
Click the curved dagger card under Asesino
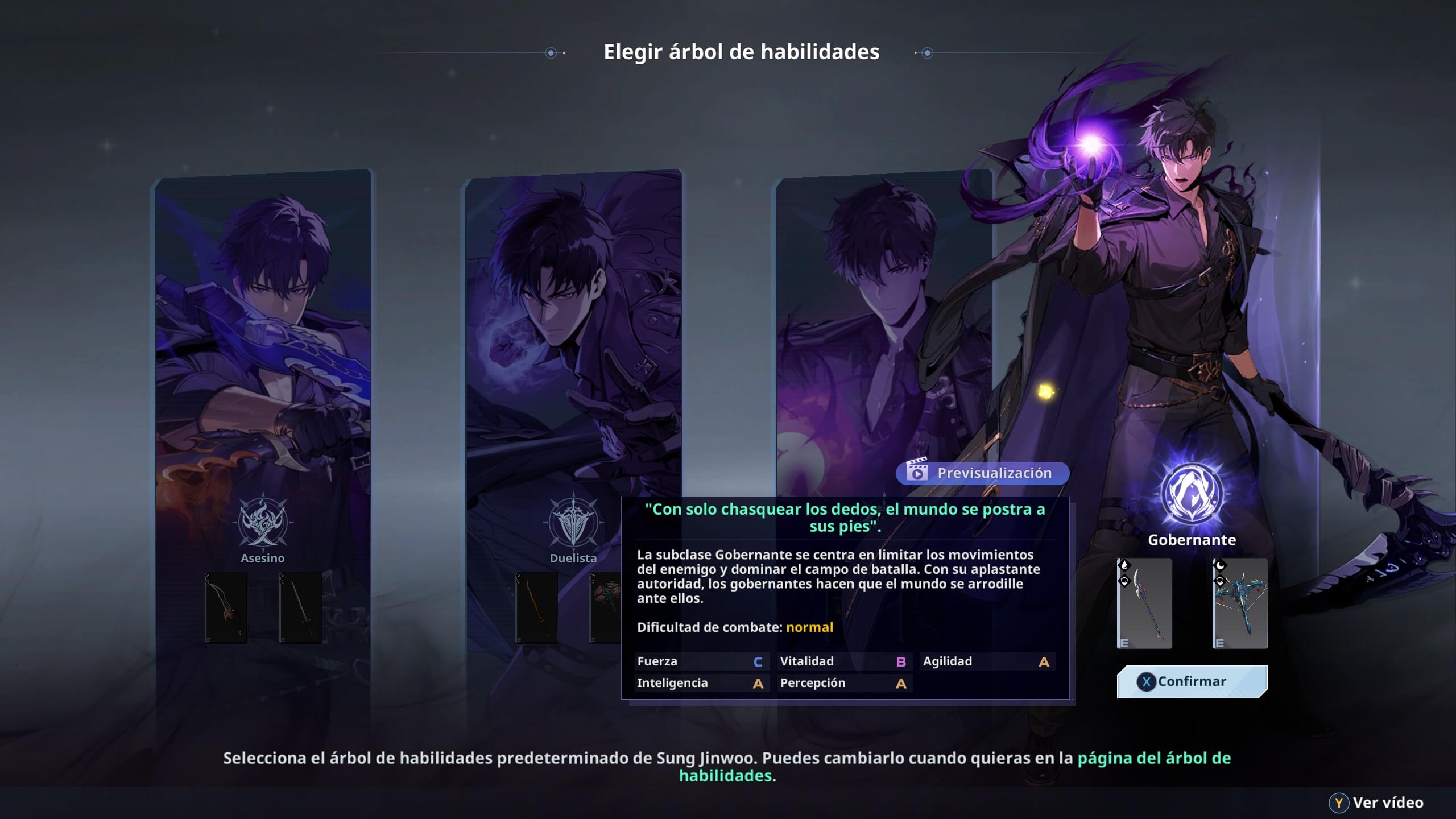pyautogui.click(x=226, y=607)
